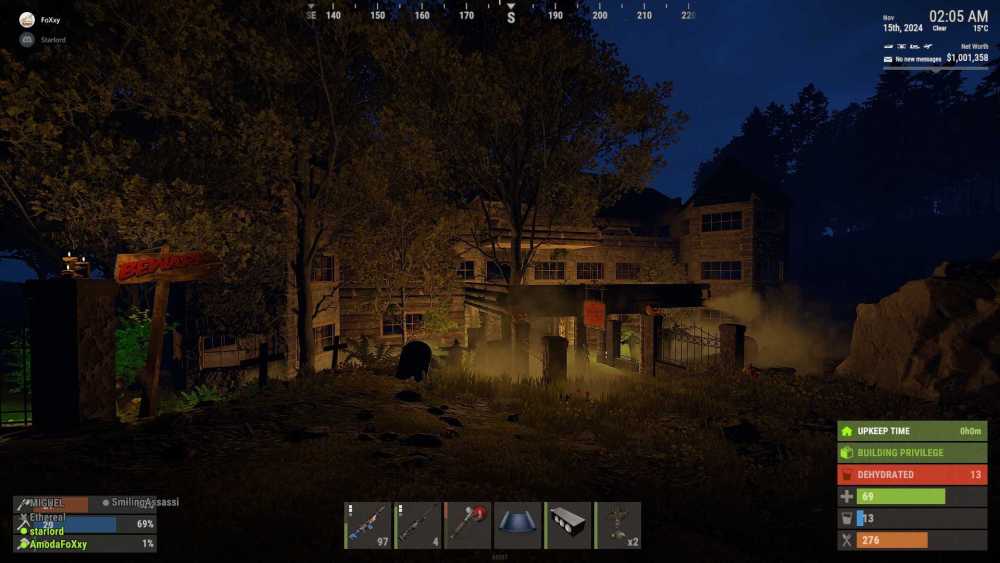1000x563 pixels.
Task: Click the Dehydrated status warning
Action: [x=912, y=474]
